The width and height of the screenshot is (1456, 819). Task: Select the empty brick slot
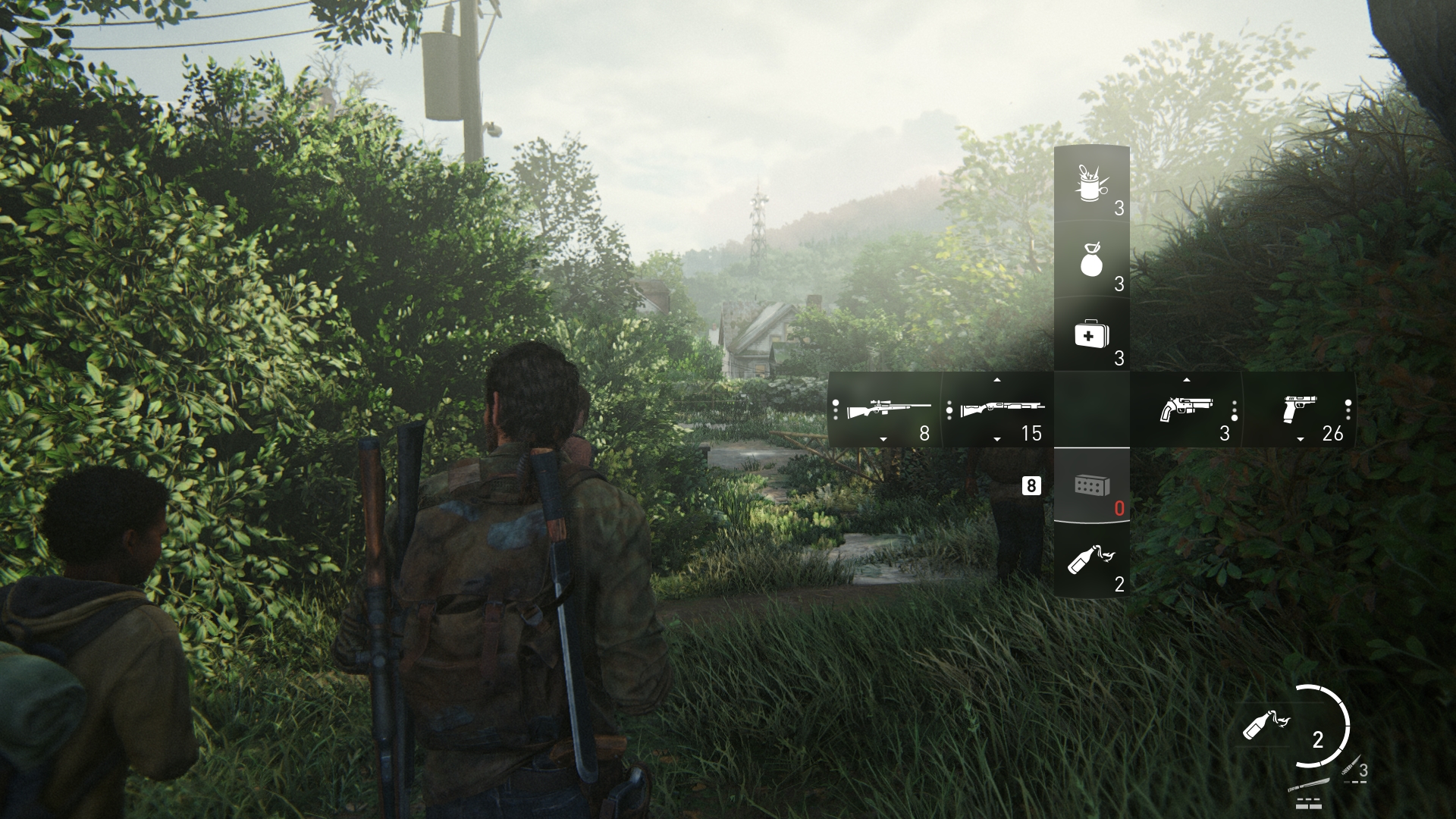pos(1091,485)
